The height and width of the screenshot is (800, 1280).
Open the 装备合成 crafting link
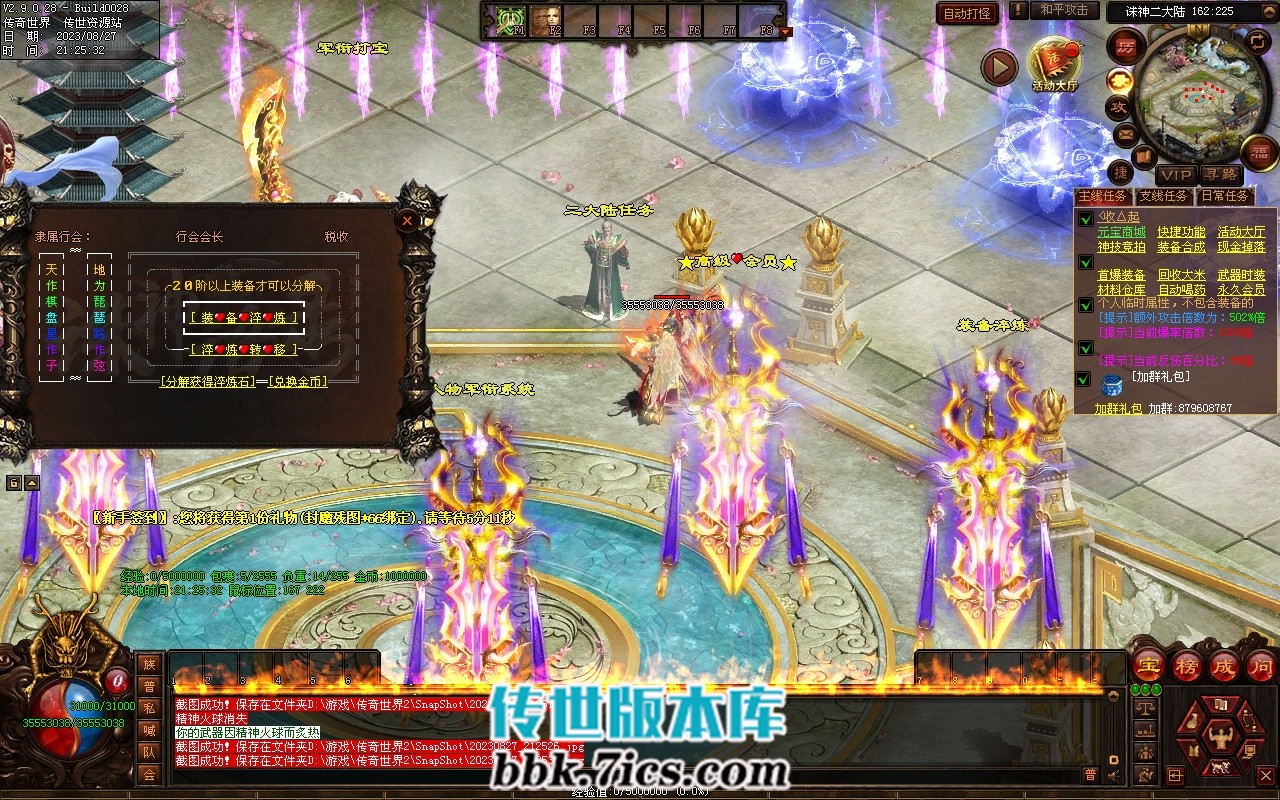click(1181, 247)
